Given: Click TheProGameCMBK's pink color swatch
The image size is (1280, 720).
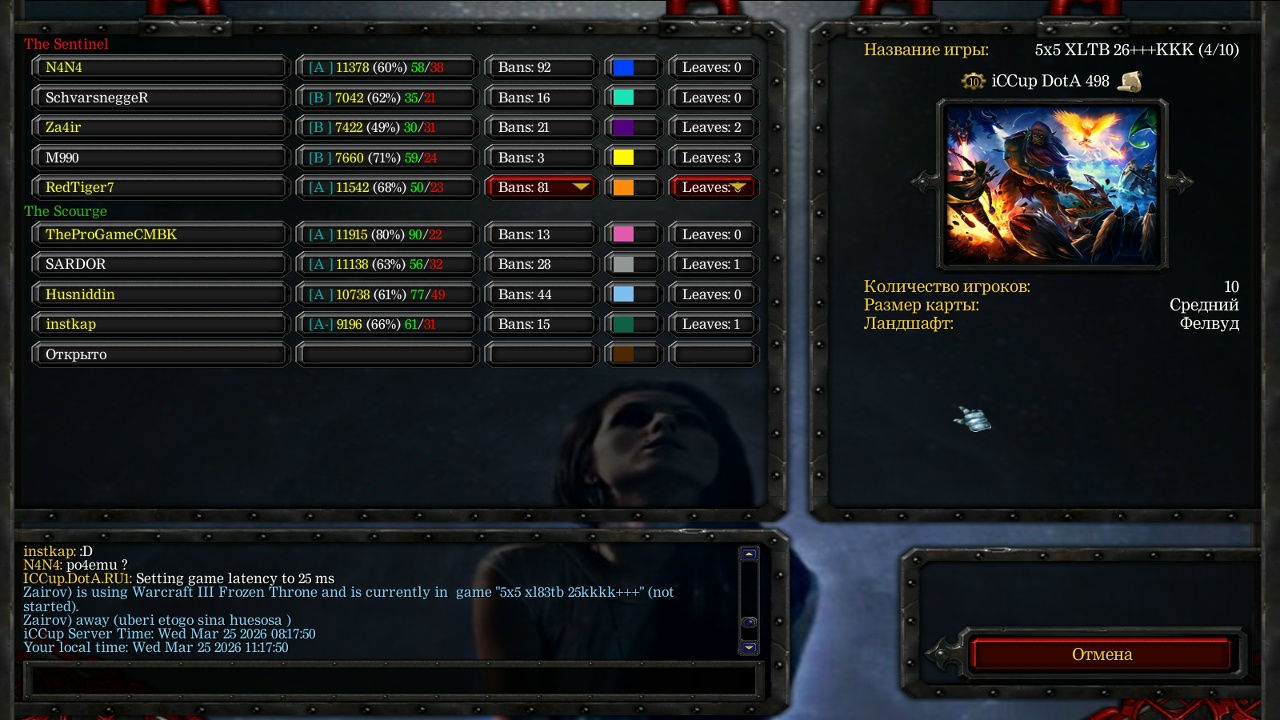Looking at the screenshot, I should click(624, 235).
